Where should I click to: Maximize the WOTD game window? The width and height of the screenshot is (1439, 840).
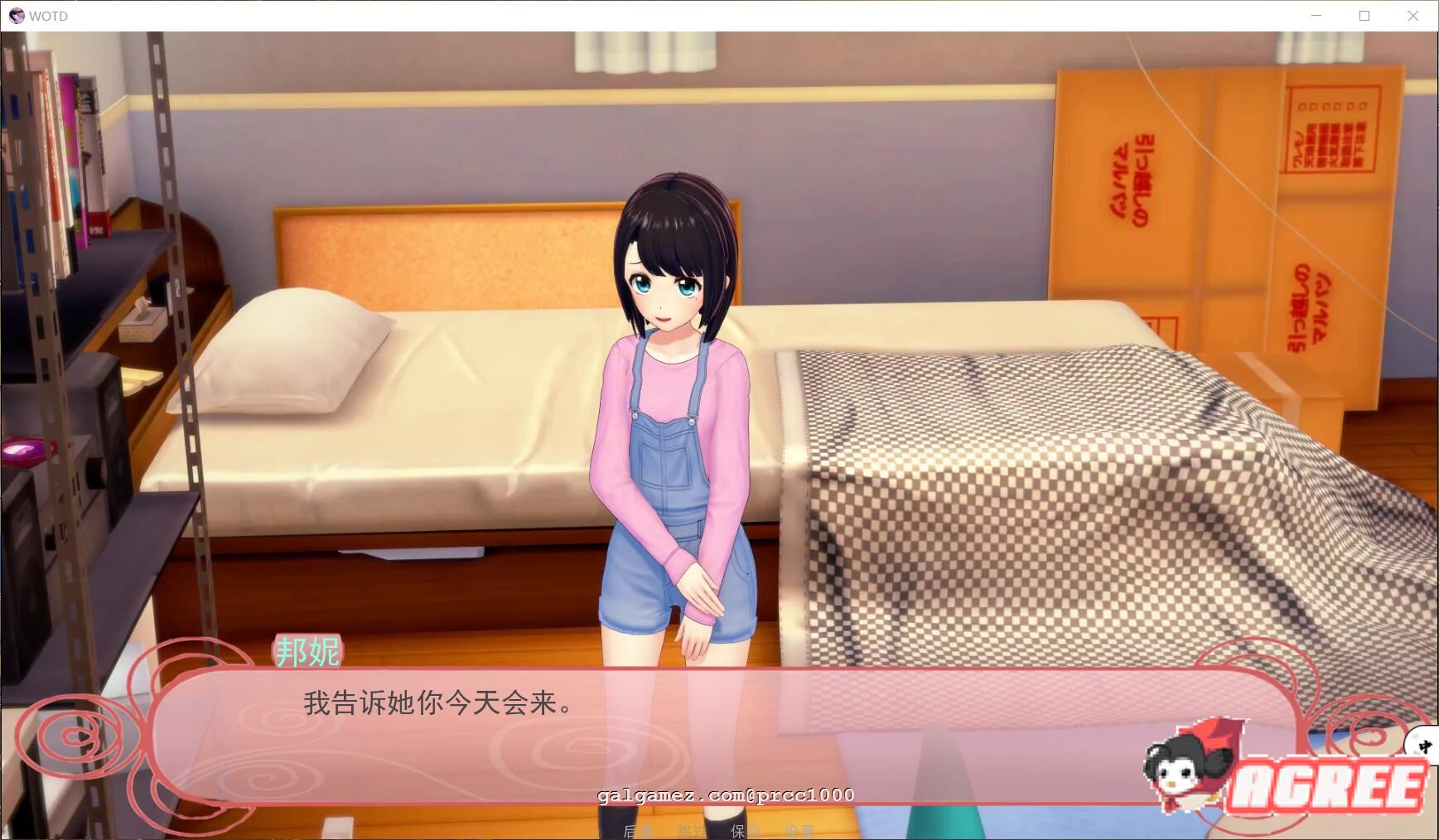click(x=1364, y=15)
